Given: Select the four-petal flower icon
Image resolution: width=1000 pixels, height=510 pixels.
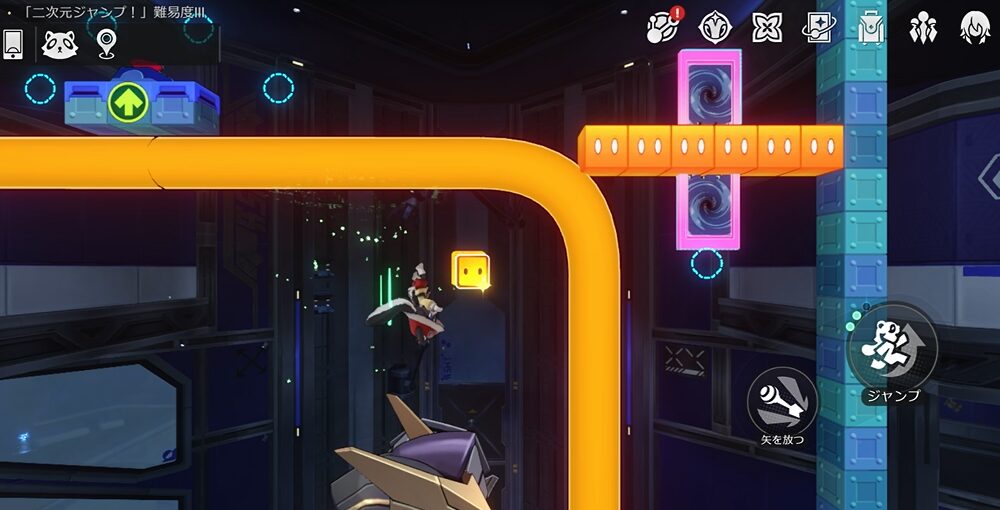Looking at the screenshot, I should point(767,27).
